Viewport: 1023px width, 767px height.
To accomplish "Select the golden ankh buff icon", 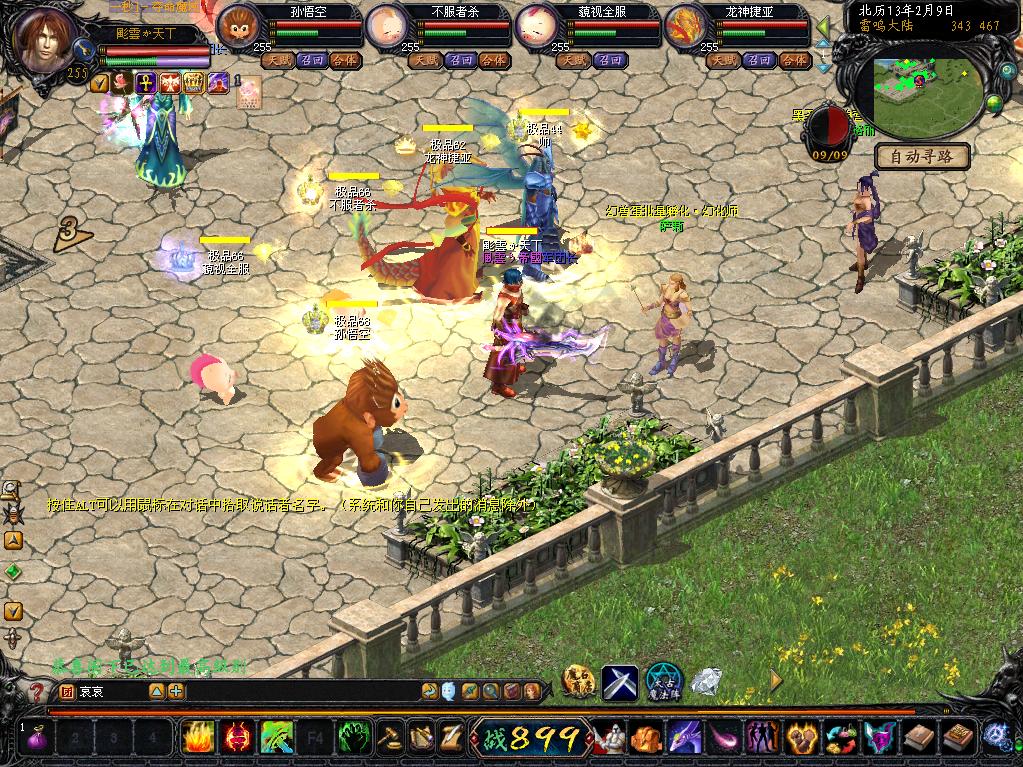I will pos(146,83).
